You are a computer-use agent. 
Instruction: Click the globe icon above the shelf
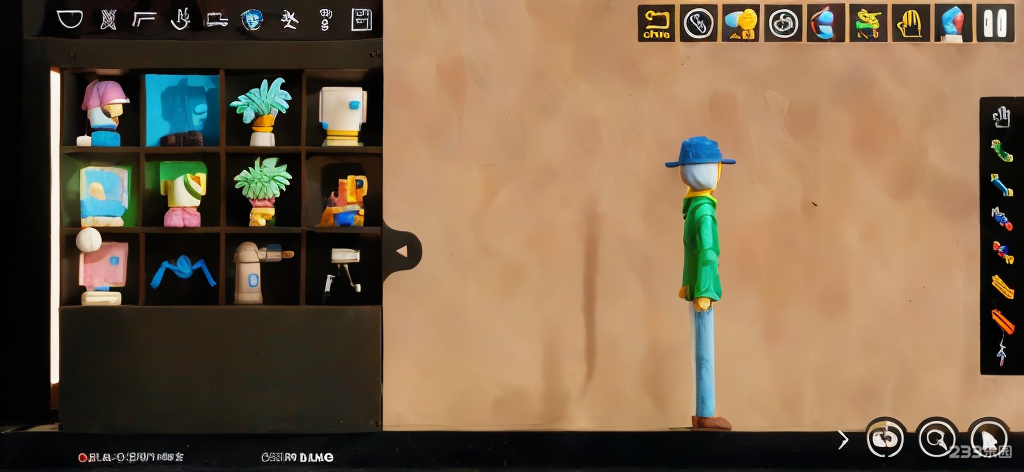(252, 19)
